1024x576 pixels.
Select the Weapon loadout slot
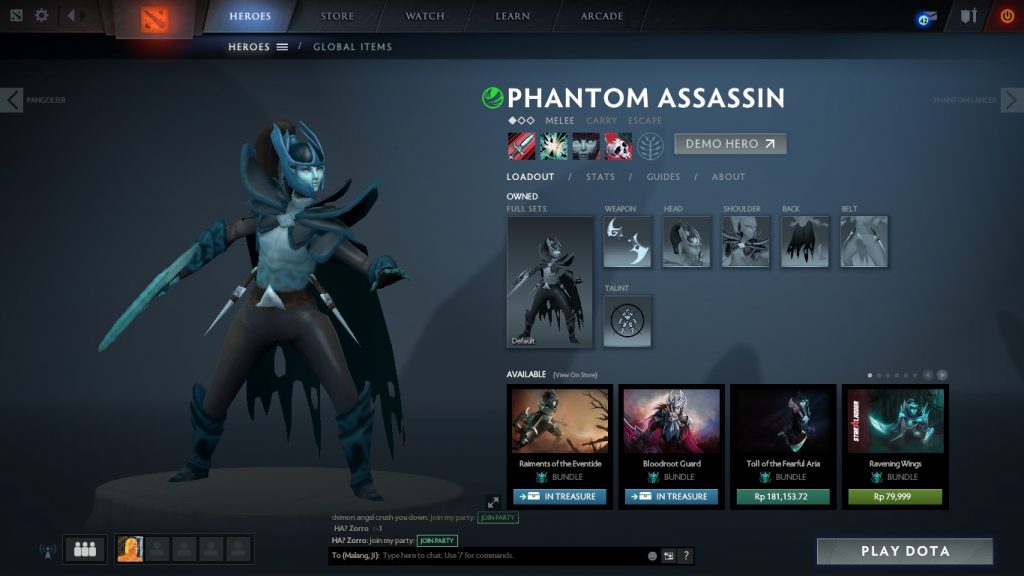coord(627,242)
